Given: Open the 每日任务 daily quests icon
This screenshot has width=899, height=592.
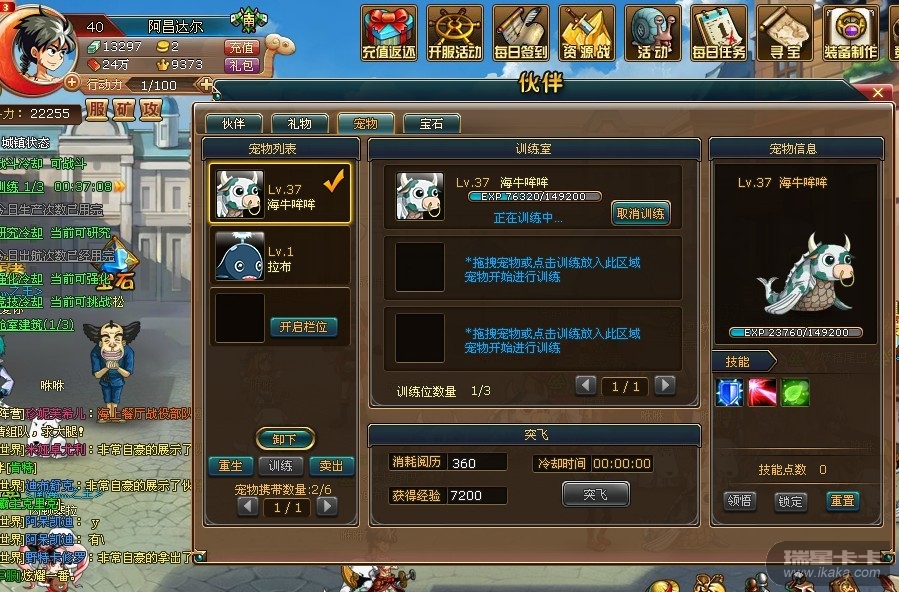Looking at the screenshot, I should (719, 32).
